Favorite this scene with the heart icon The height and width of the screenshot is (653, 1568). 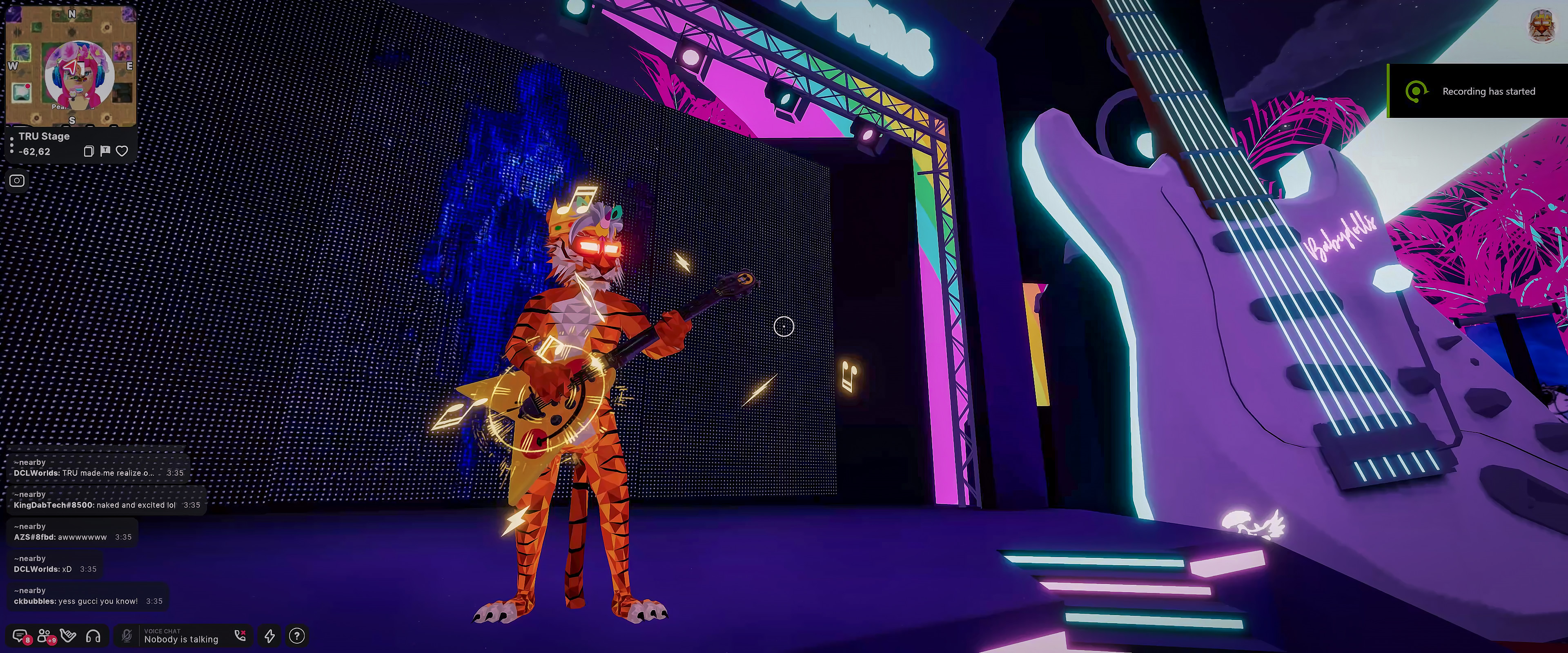tap(122, 151)
